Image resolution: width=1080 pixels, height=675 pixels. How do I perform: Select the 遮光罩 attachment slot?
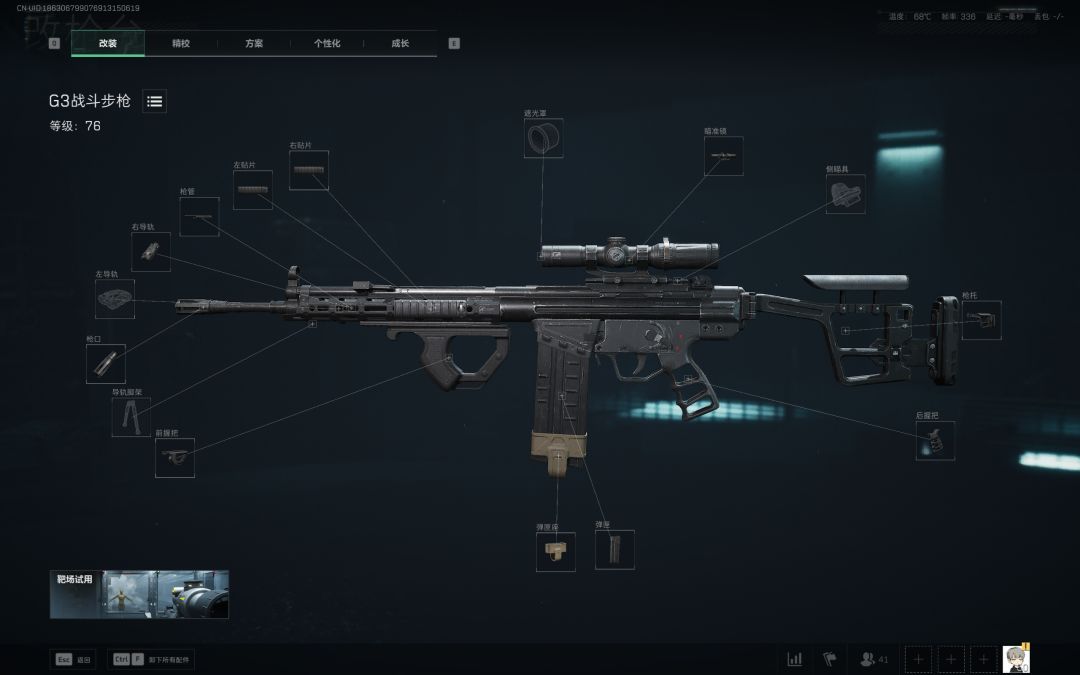[x=543, y=138]
